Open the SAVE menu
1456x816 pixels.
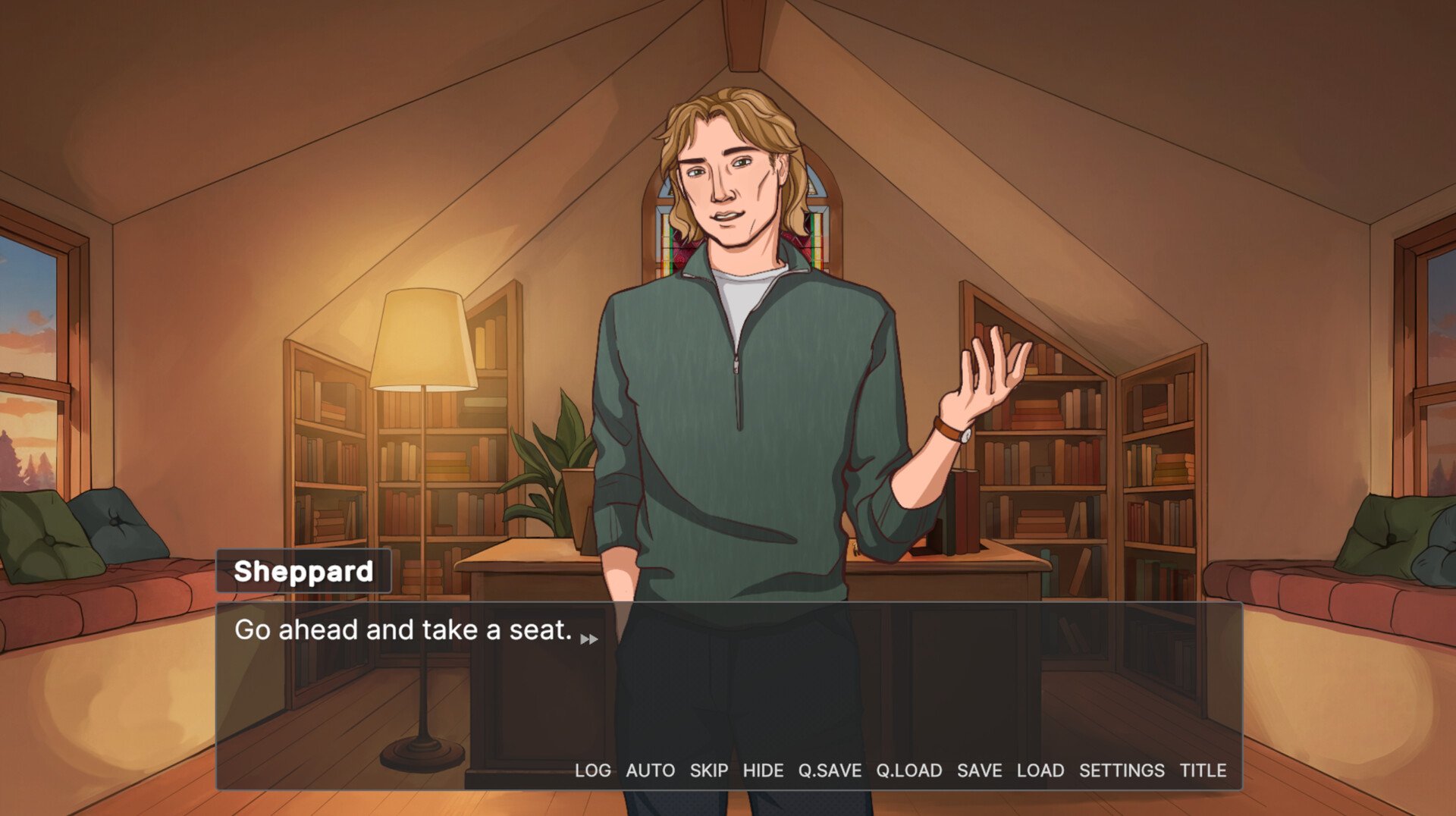[979, 770]
